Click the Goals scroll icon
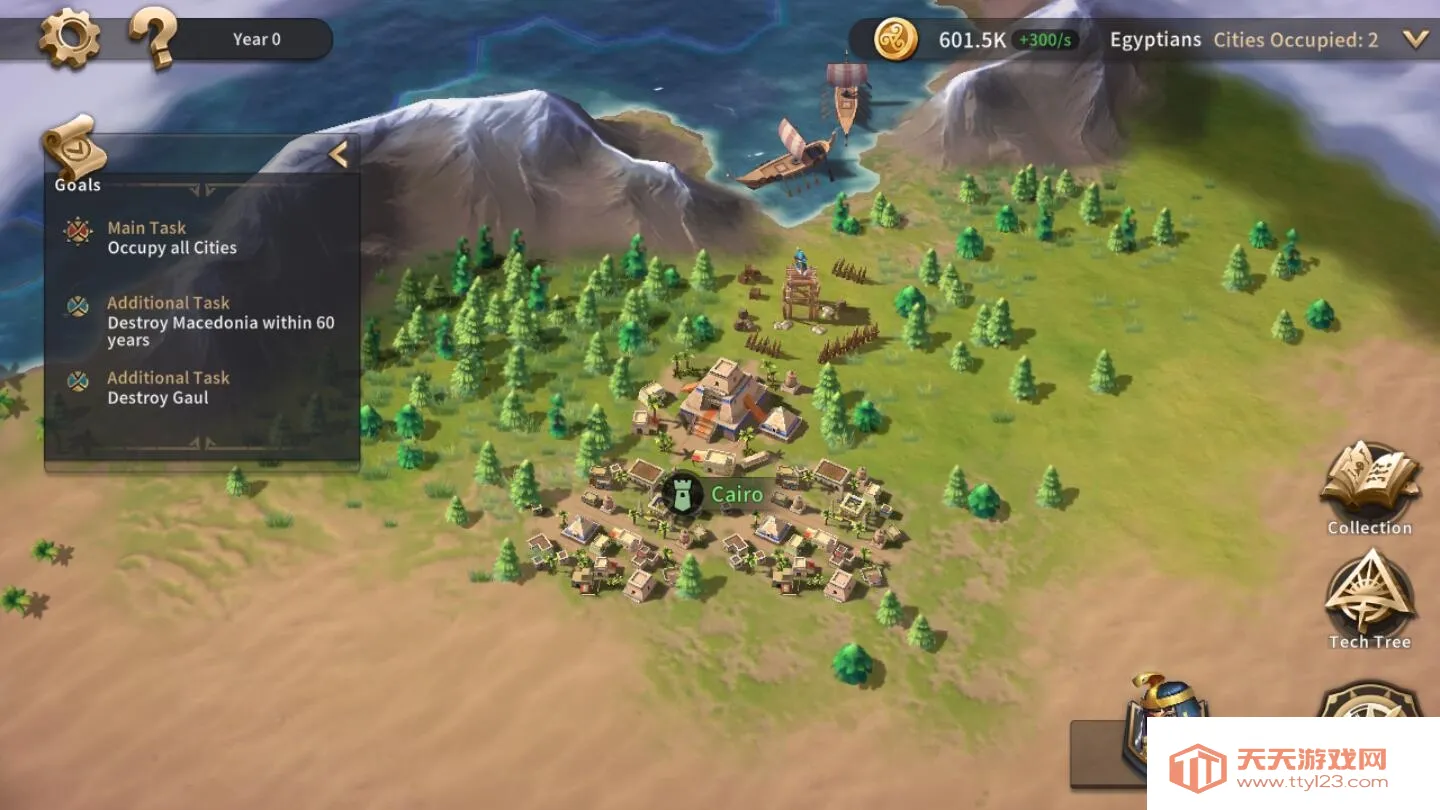This screenshot has height=810, width=1440. click(75, 150)
